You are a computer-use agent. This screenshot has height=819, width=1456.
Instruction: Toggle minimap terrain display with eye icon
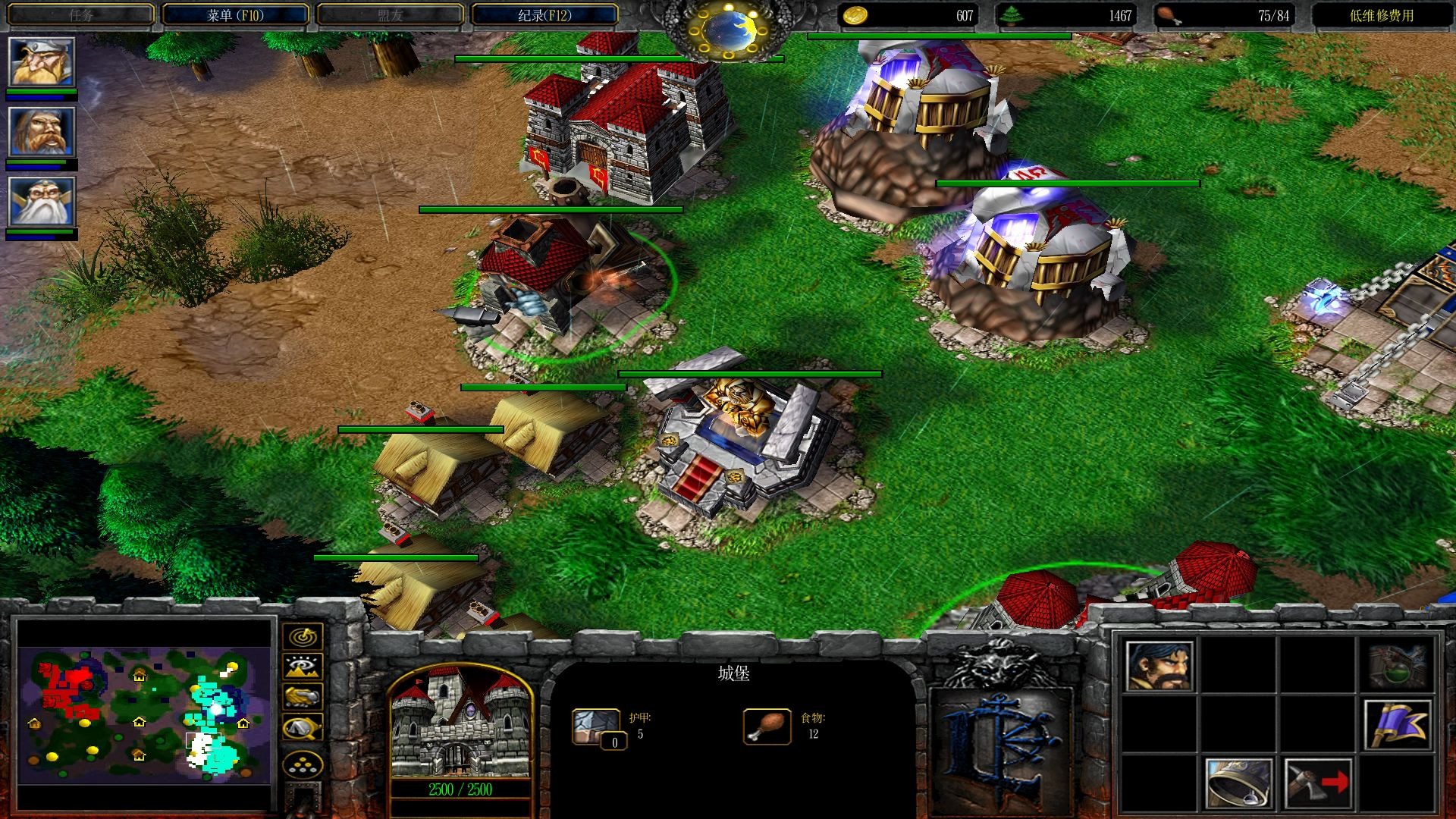[303, 666]
